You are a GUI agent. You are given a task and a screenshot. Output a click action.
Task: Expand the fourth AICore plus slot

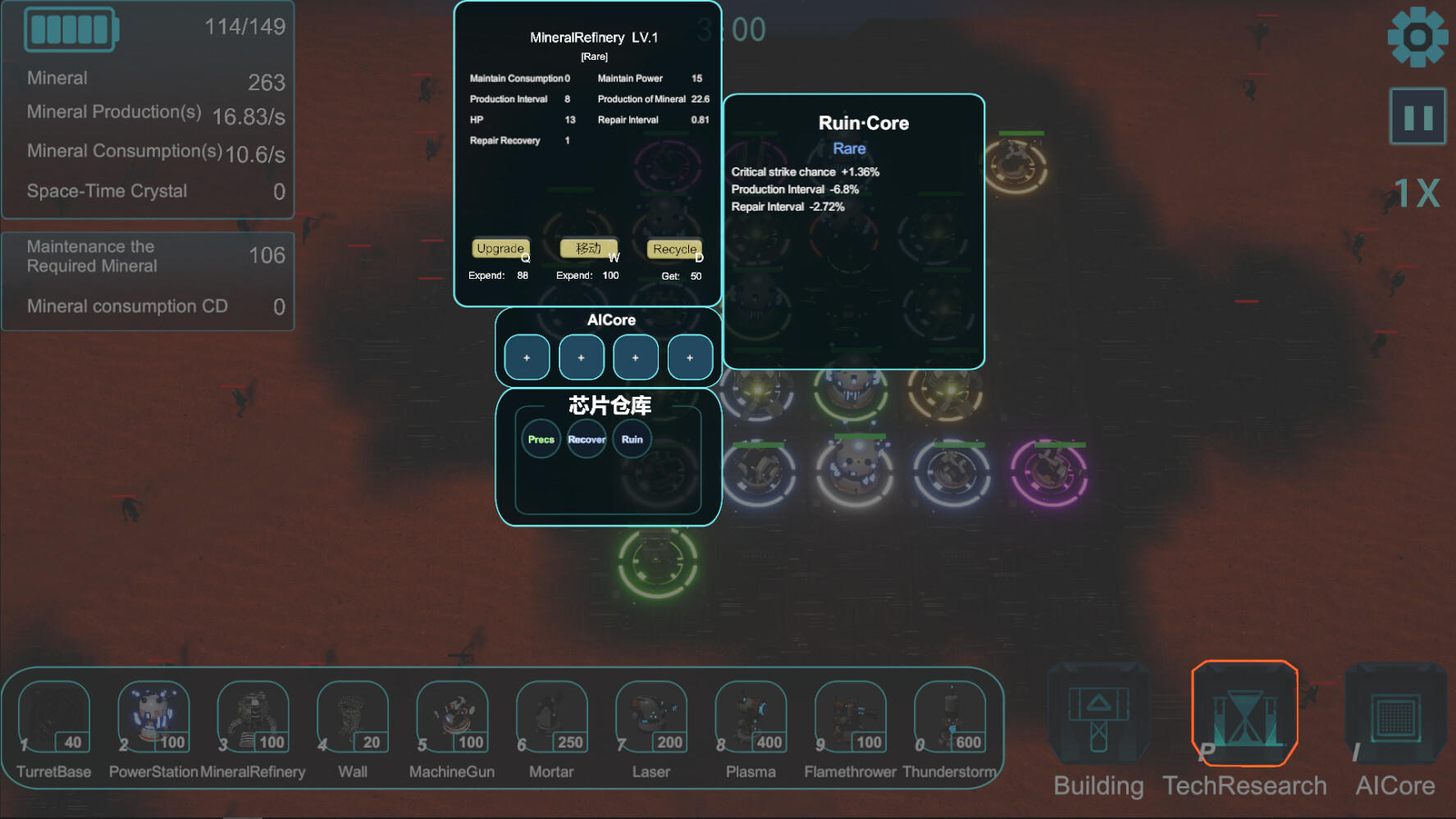[690, 357]
